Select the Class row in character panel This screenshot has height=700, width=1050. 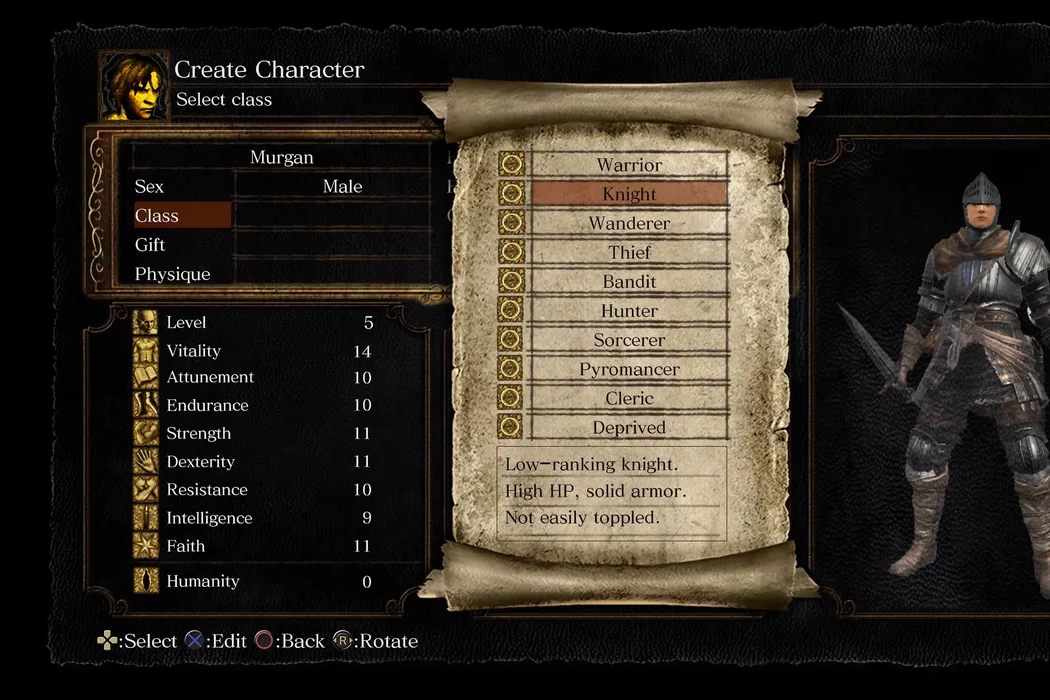point(182,216)
